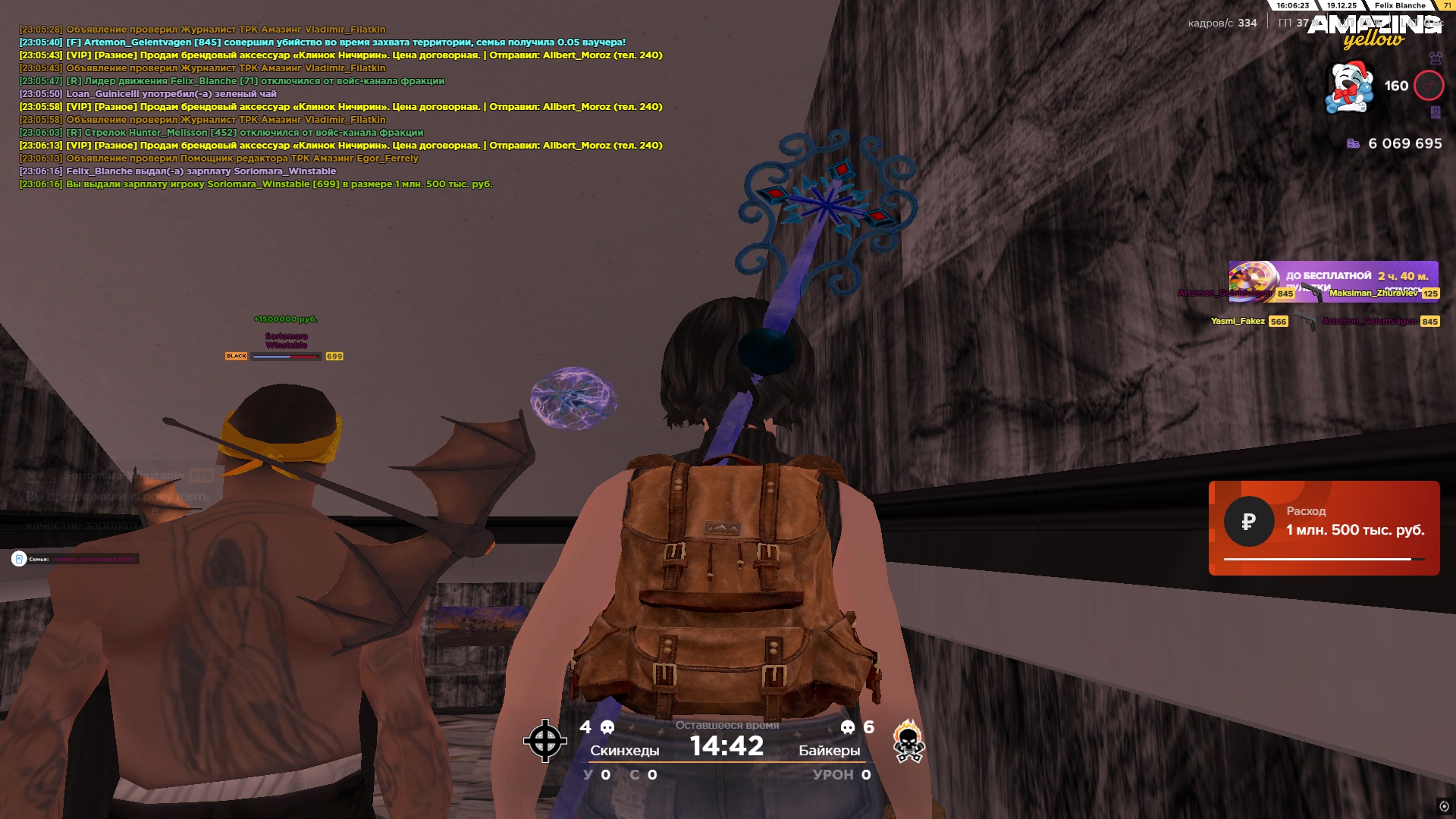The height and width of the screenshot is (819, 1456).
Task: Click the purple coins money icon
Action: point(1353,143)
